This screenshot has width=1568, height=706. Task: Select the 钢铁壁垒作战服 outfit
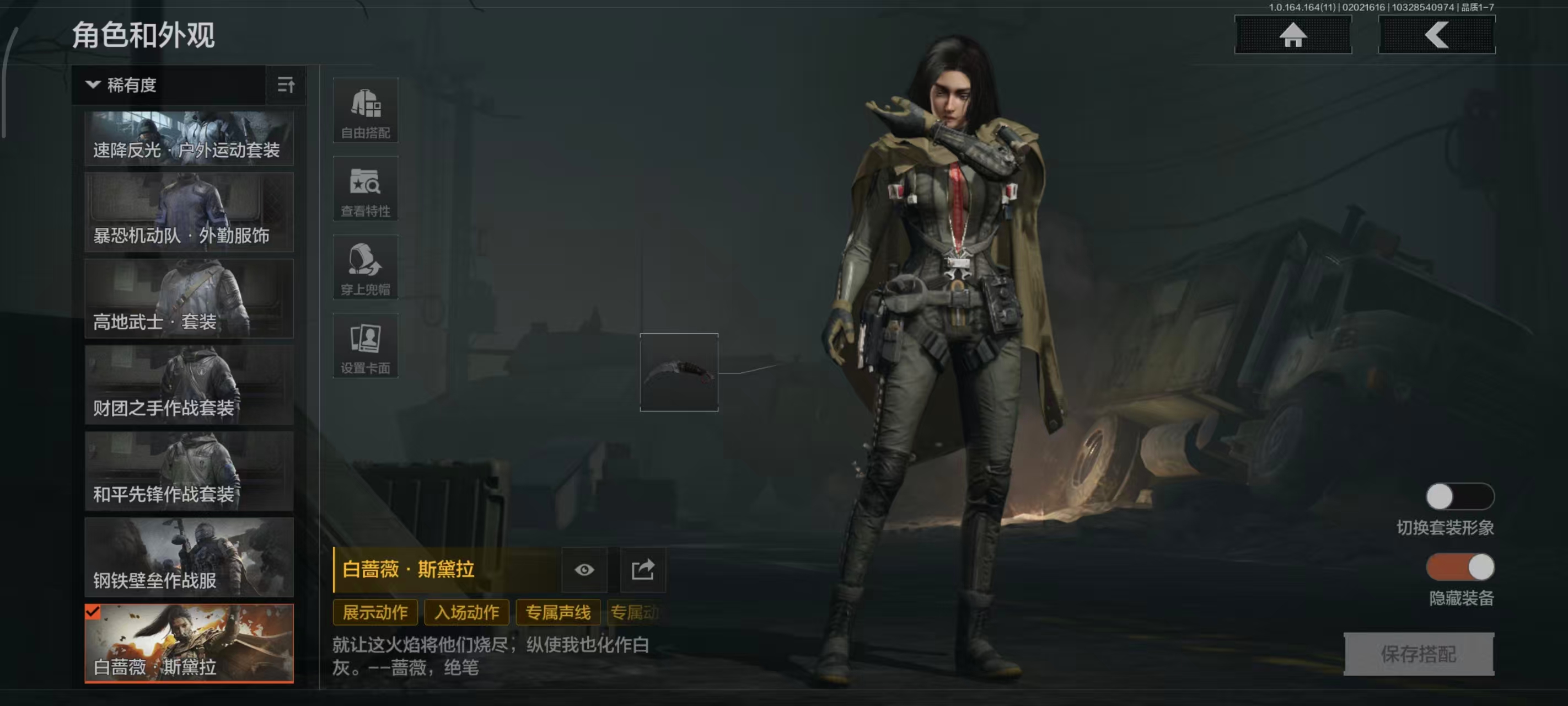point(189,558)
